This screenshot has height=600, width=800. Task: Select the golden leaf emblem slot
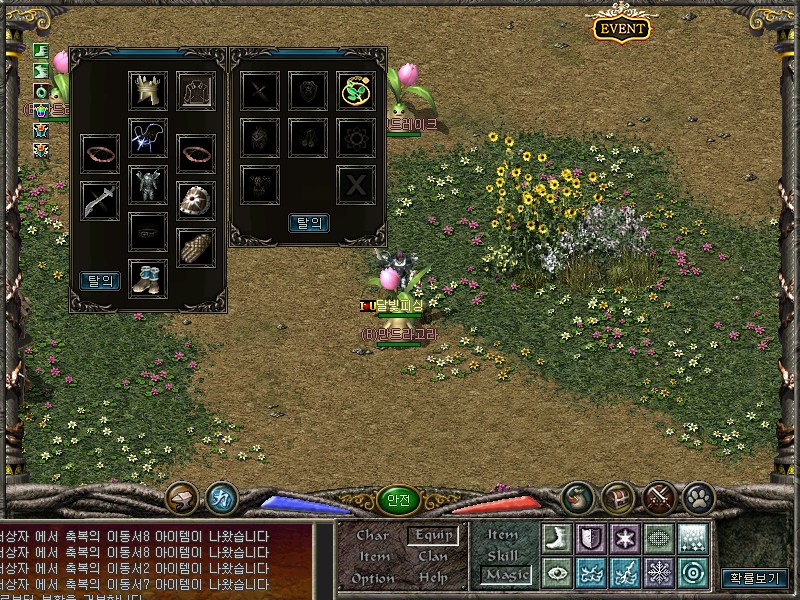click(355, 91)
